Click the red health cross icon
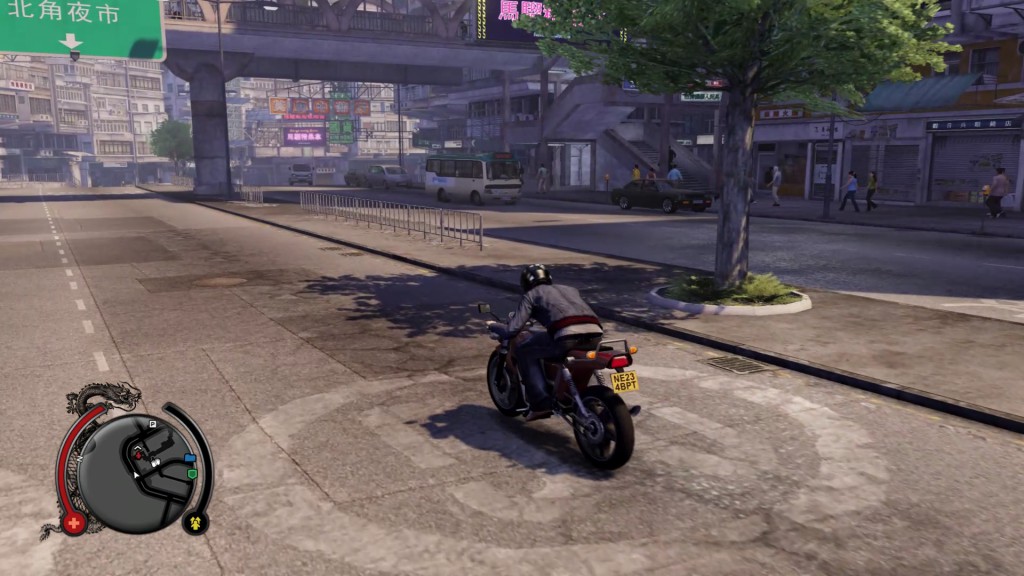The width and height of the screenshot is (1024, 576). [x=73, y=522]
